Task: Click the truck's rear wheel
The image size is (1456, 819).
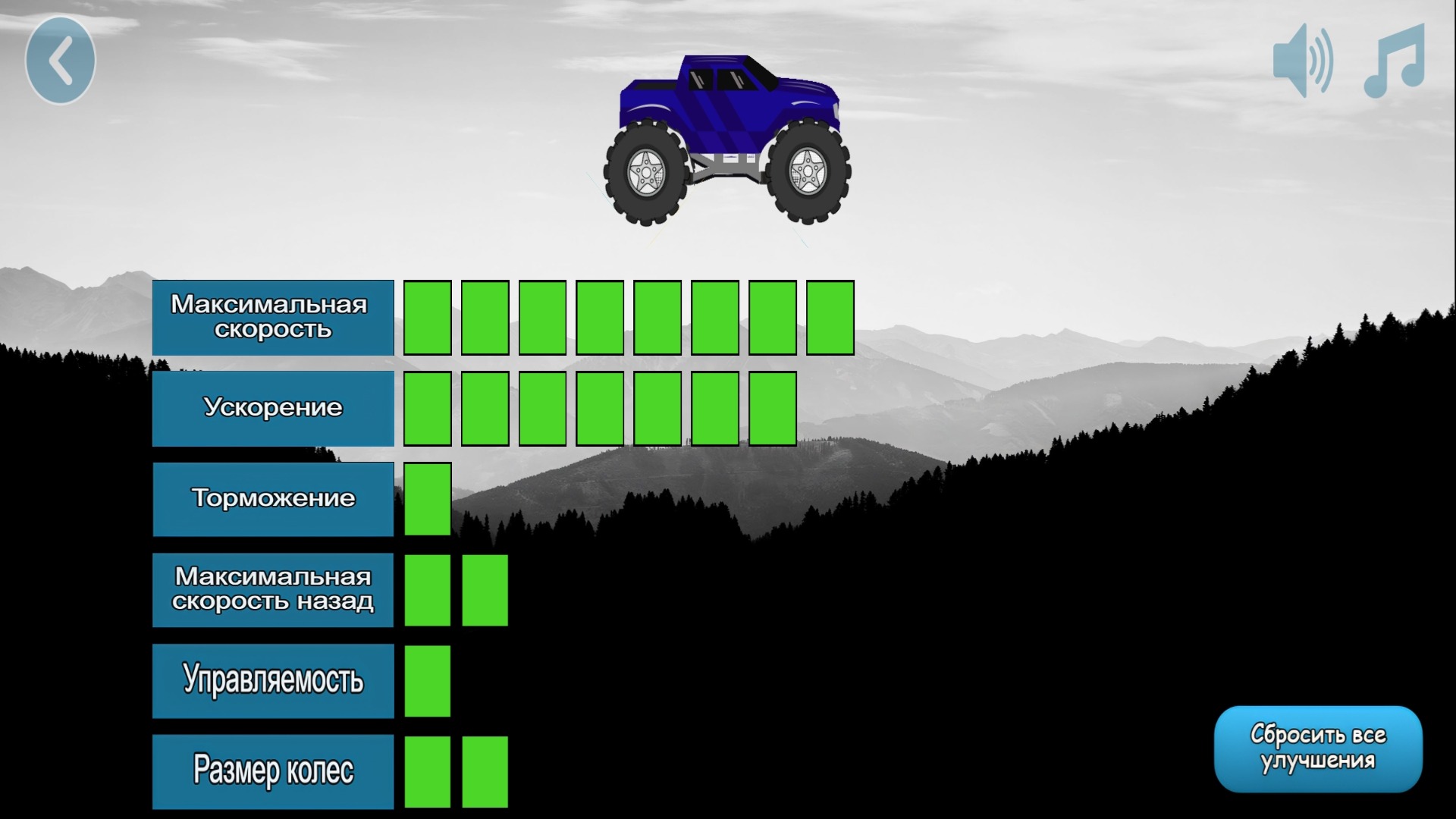Action: coord(648,173)
